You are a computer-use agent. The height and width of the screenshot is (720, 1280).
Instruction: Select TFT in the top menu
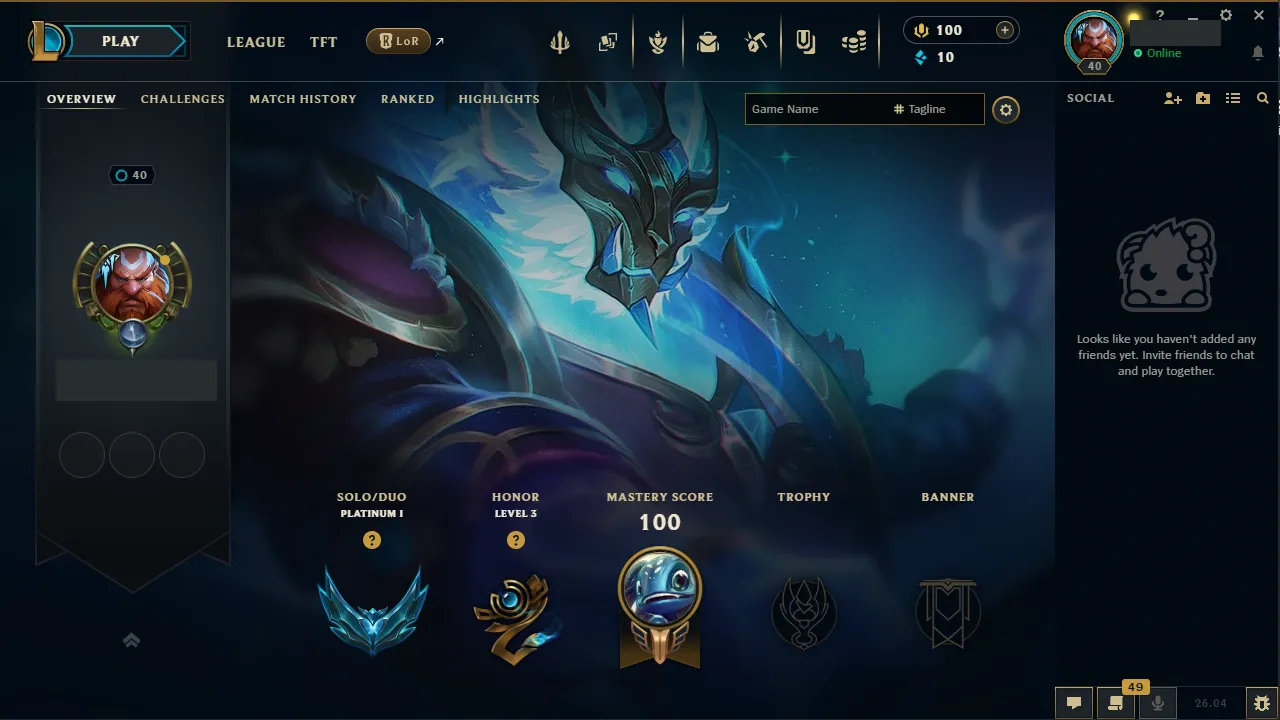[x=323, y=42]
